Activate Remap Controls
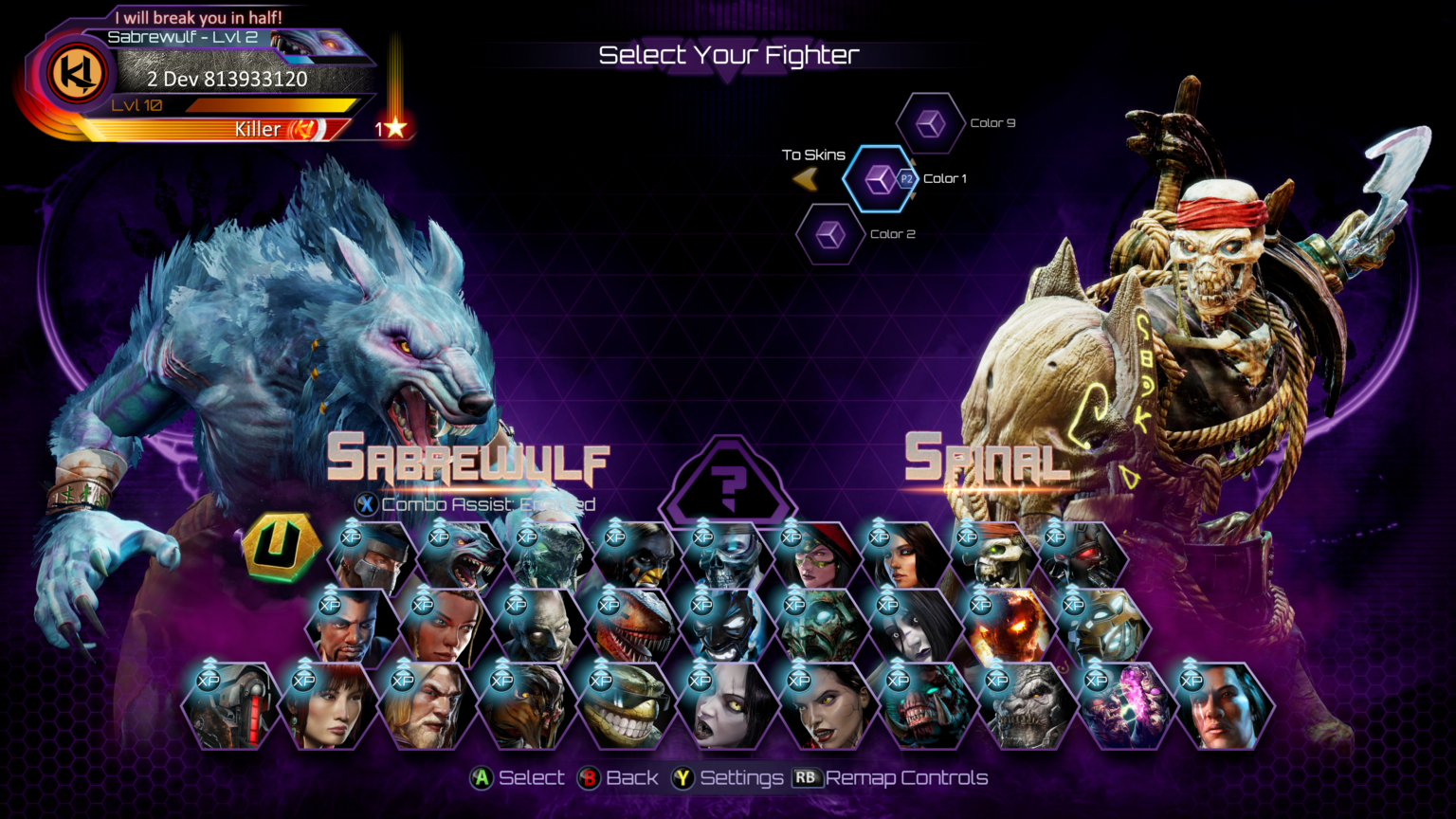The width and height of the screenshot is (1456, 819). coord(807,778)
